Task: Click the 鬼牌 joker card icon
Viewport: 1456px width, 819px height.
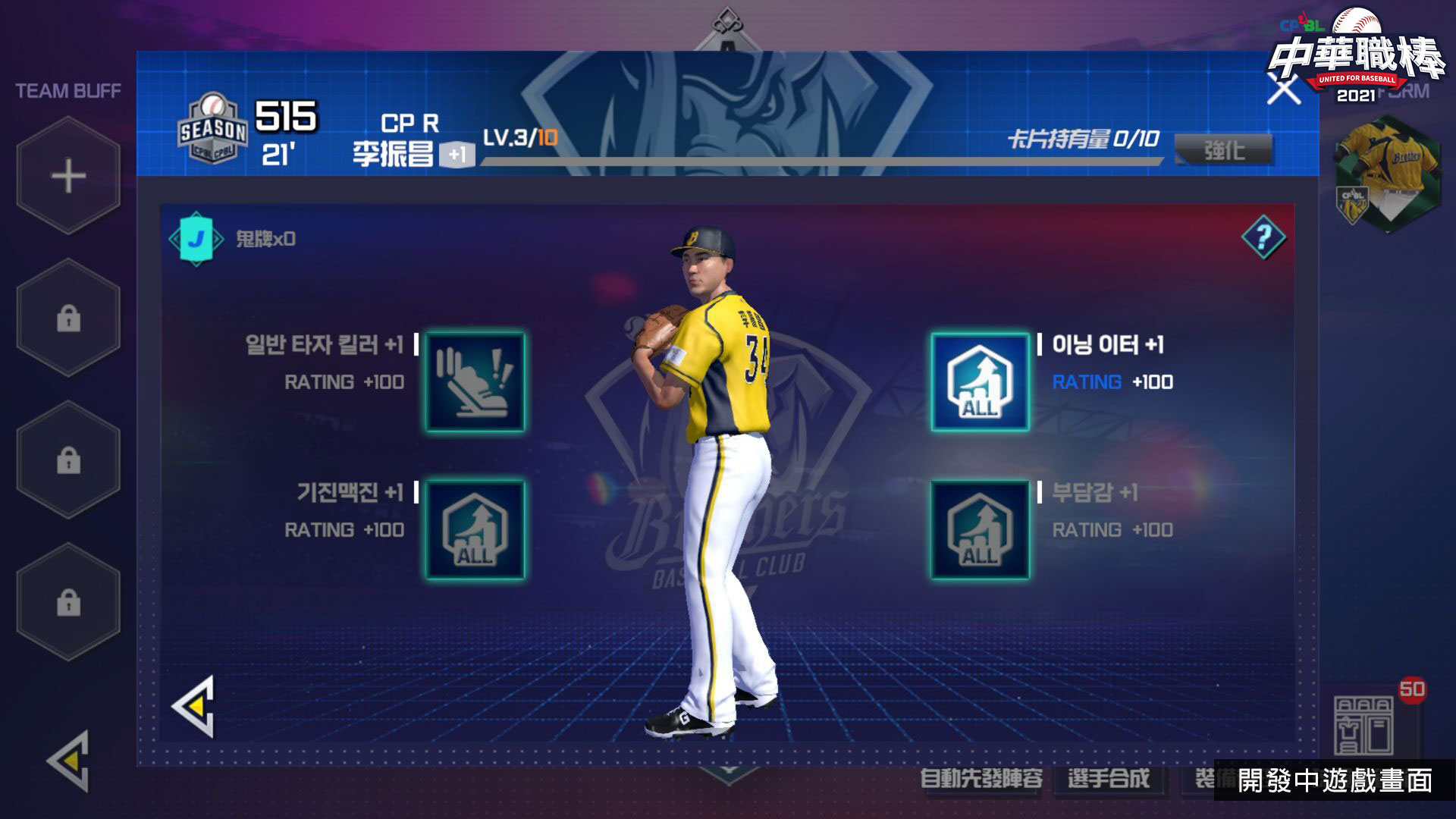Action: (x=196, y=239)
